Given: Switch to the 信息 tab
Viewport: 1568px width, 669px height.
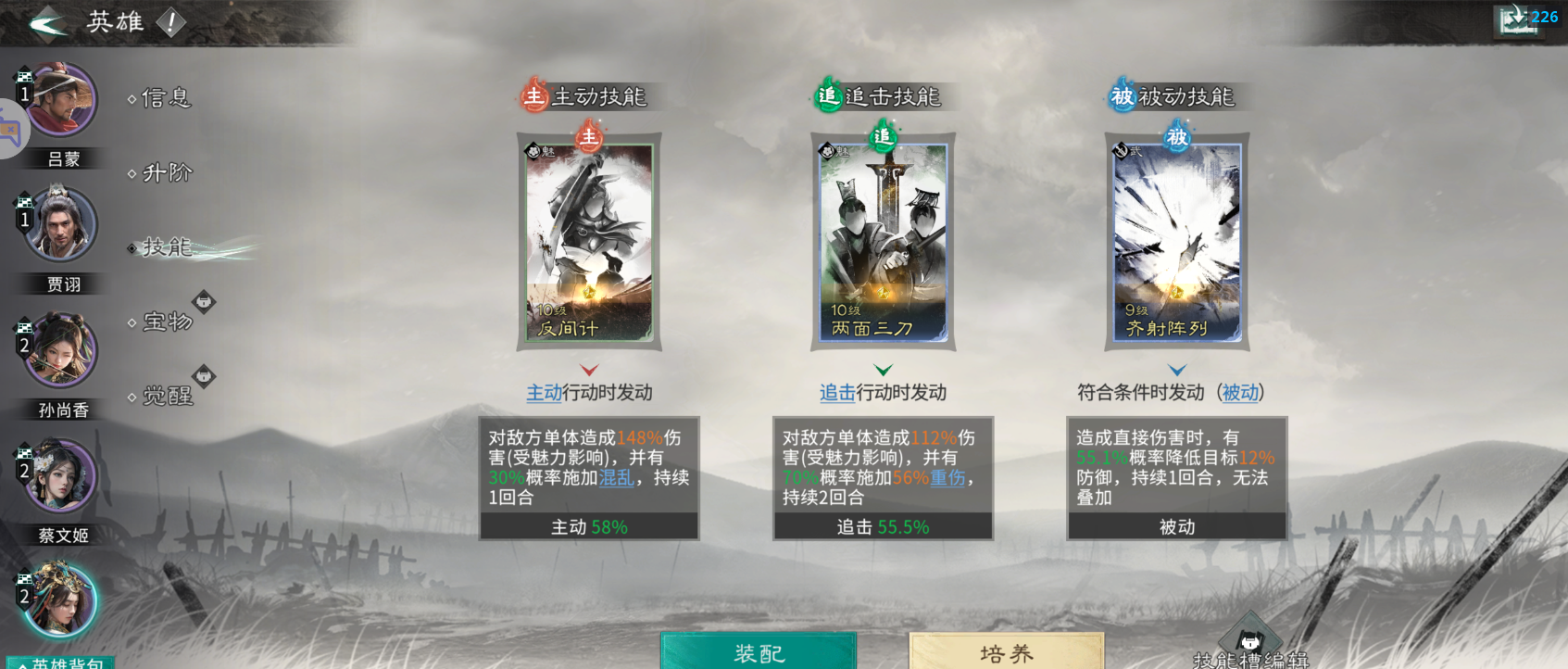Looking at the screenshot, I should (x=165, y=98).
